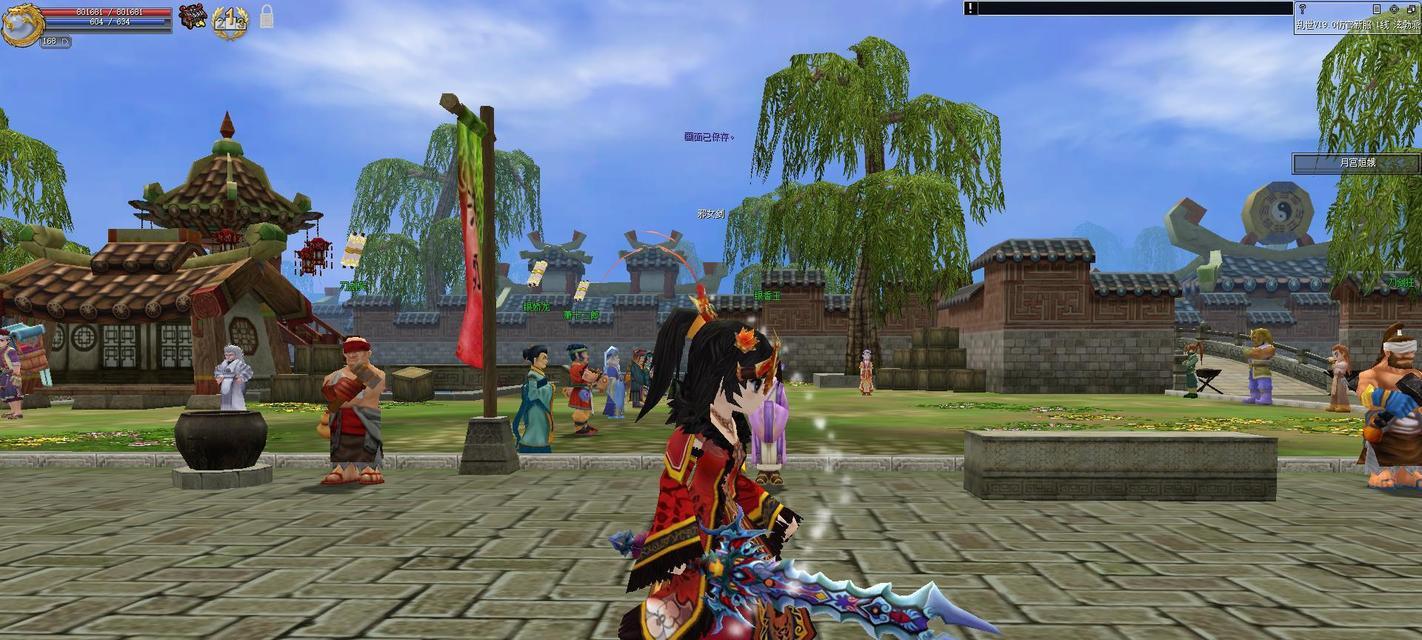Open the 1-2-3 podium ranking icon
Screen dimensions: 1422x640
229,21
